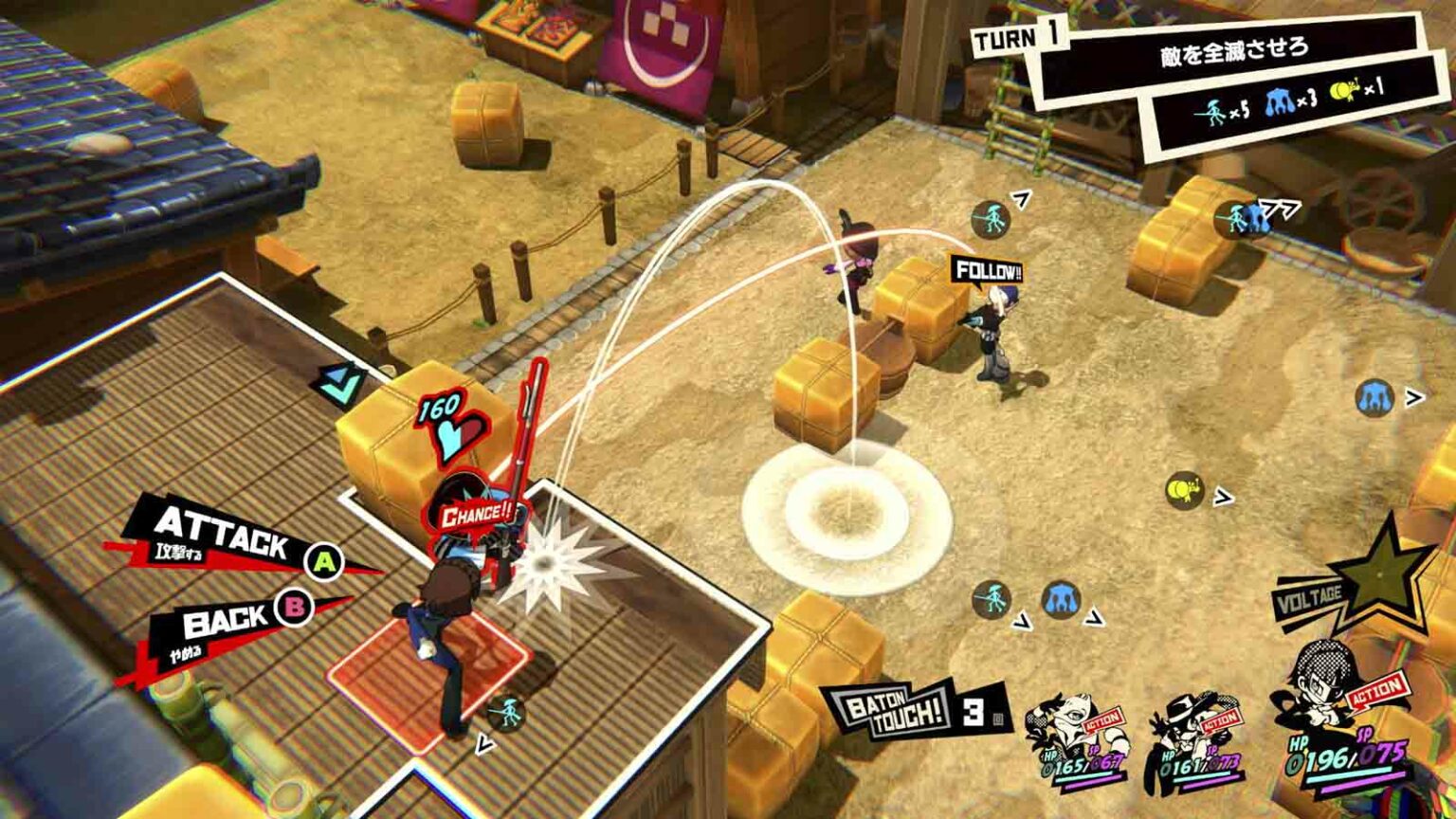Click the blue robot enemy marker on the right edge
The width and height of the screenshot is (1456, 819).
click(1374, 399)
